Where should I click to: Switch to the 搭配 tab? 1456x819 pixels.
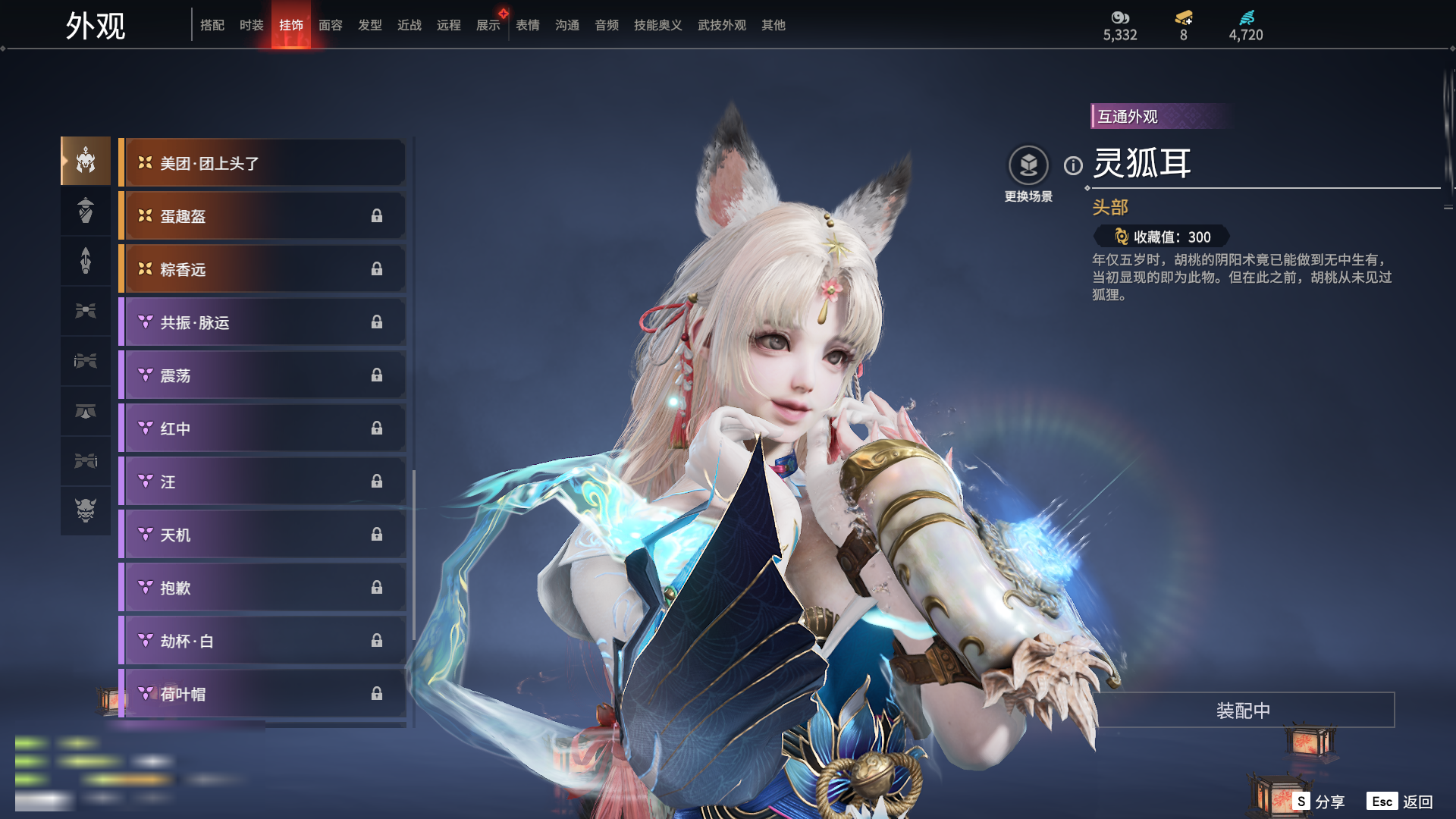(x=212, y=25)
